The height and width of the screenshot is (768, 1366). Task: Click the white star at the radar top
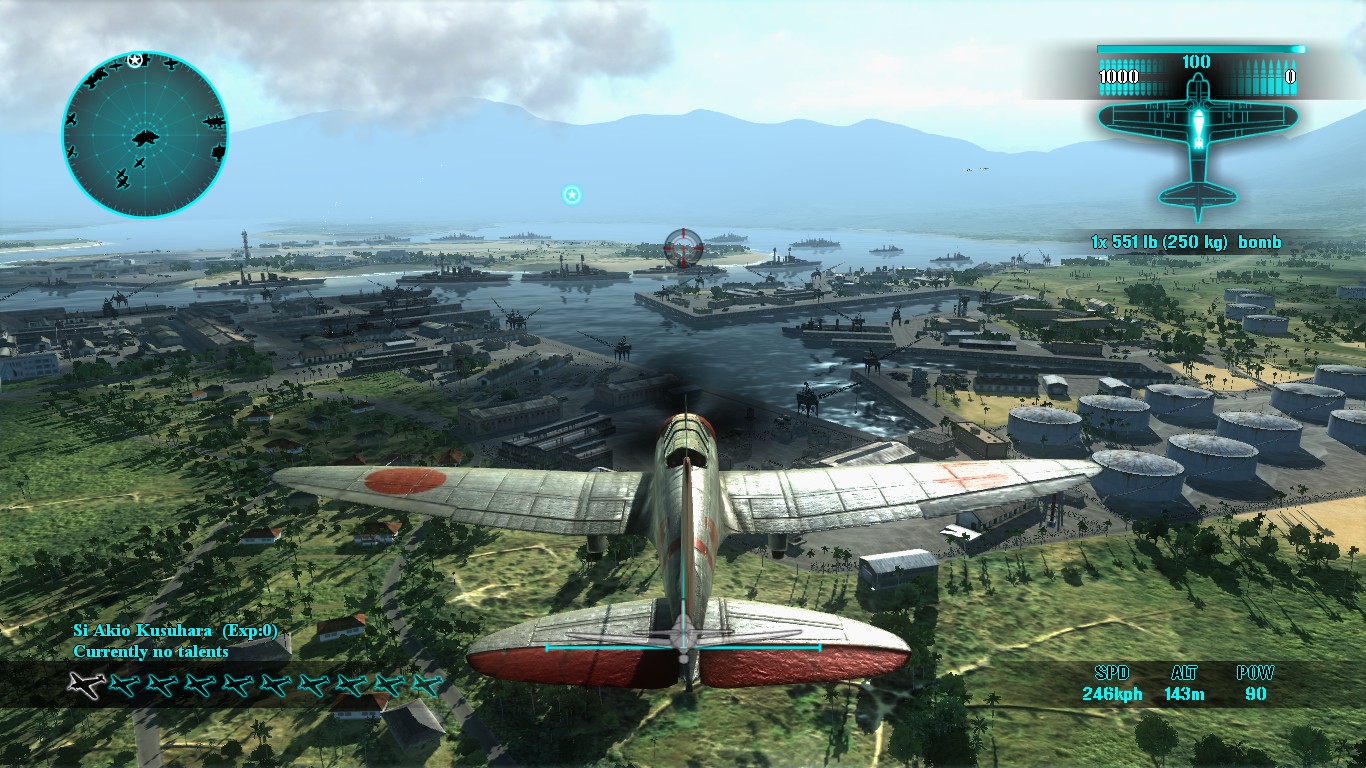coord(133,57)
